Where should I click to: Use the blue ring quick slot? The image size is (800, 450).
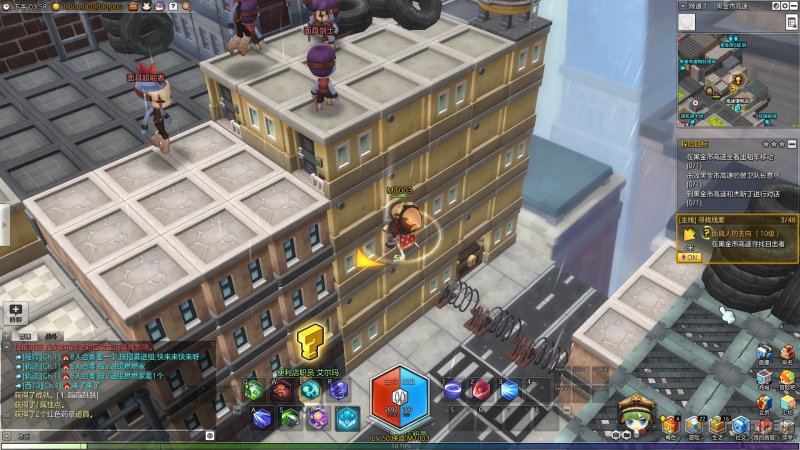pyautogui.click(x=452, y=389)
